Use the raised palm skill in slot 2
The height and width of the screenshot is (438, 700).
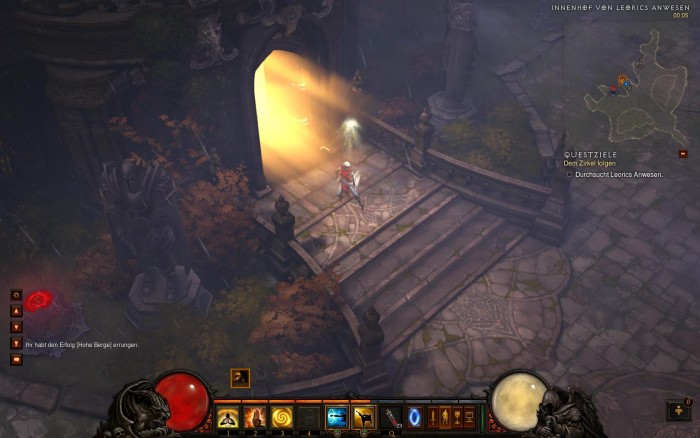point(255,417)
